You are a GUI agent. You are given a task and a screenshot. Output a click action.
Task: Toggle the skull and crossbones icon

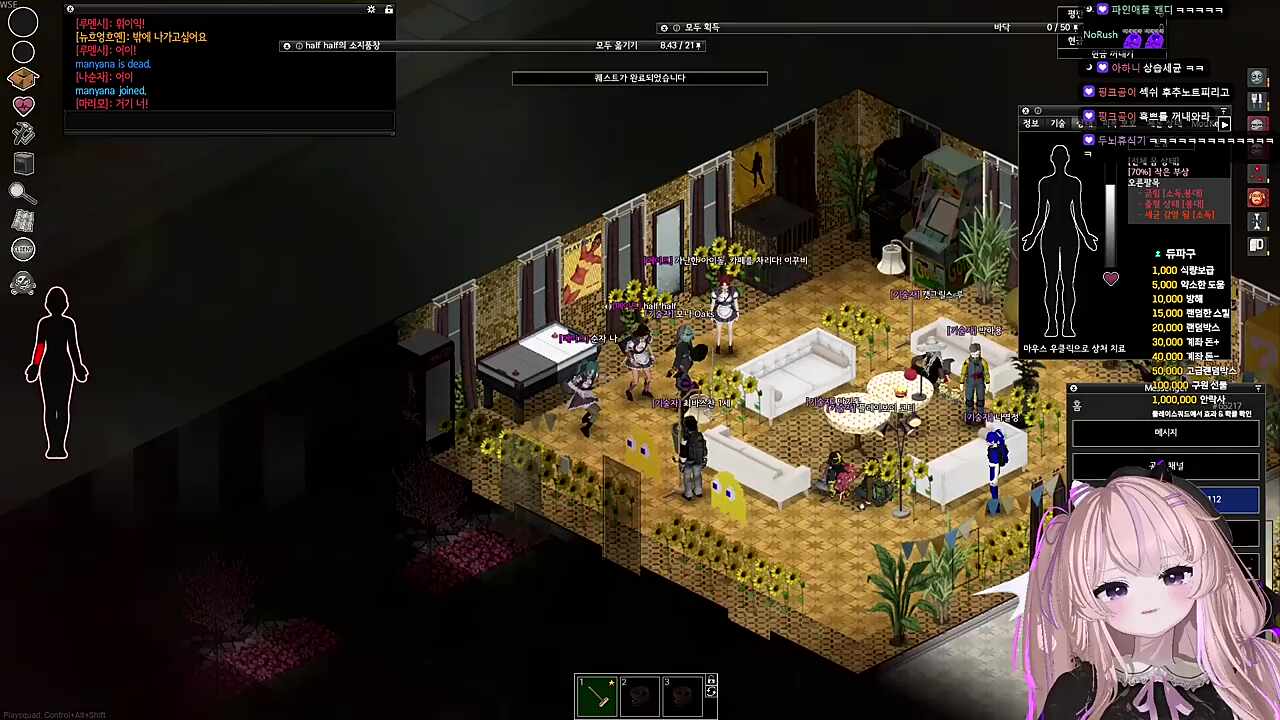click(23, 284)
